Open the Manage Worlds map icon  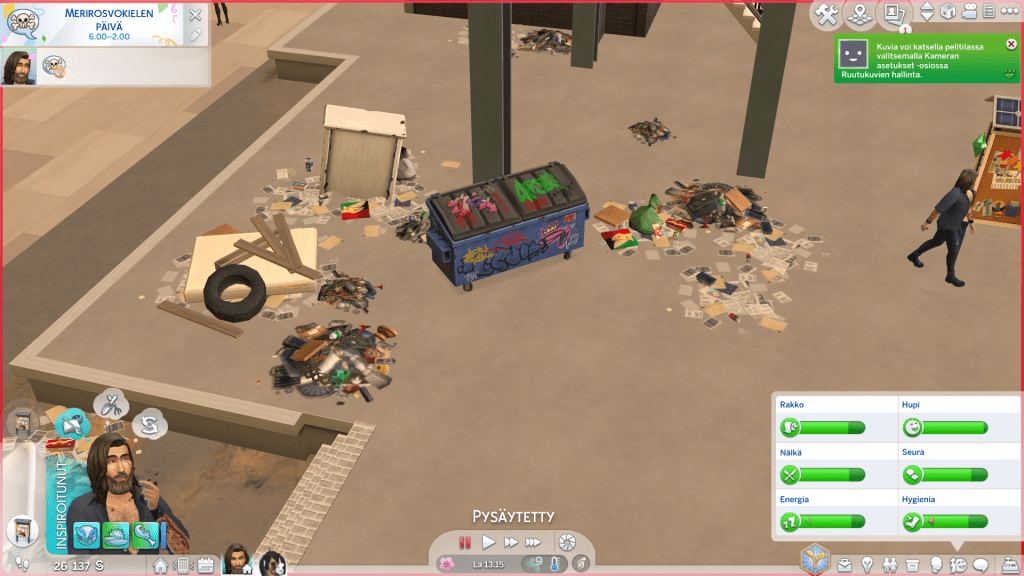(x=859, y=14)
